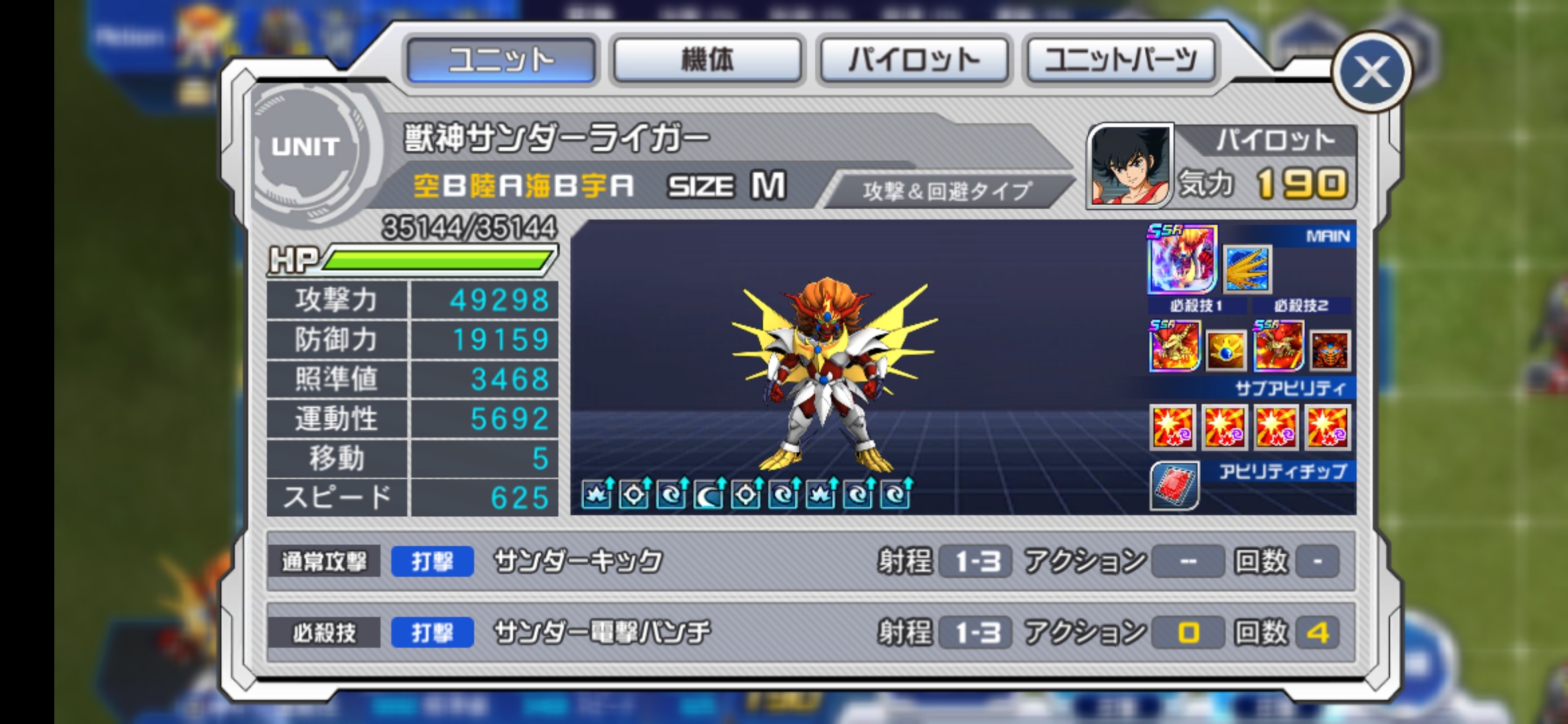The height and width of the screenshot is (724, 1568).
Task: Inspect the golden claw icon beside MAIN card
Action: [1247, 269]
